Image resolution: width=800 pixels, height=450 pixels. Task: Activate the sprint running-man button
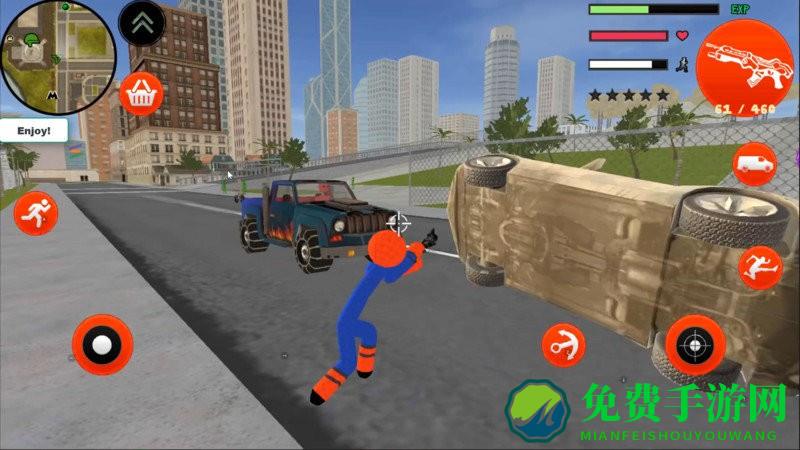[x=35, y=212]
